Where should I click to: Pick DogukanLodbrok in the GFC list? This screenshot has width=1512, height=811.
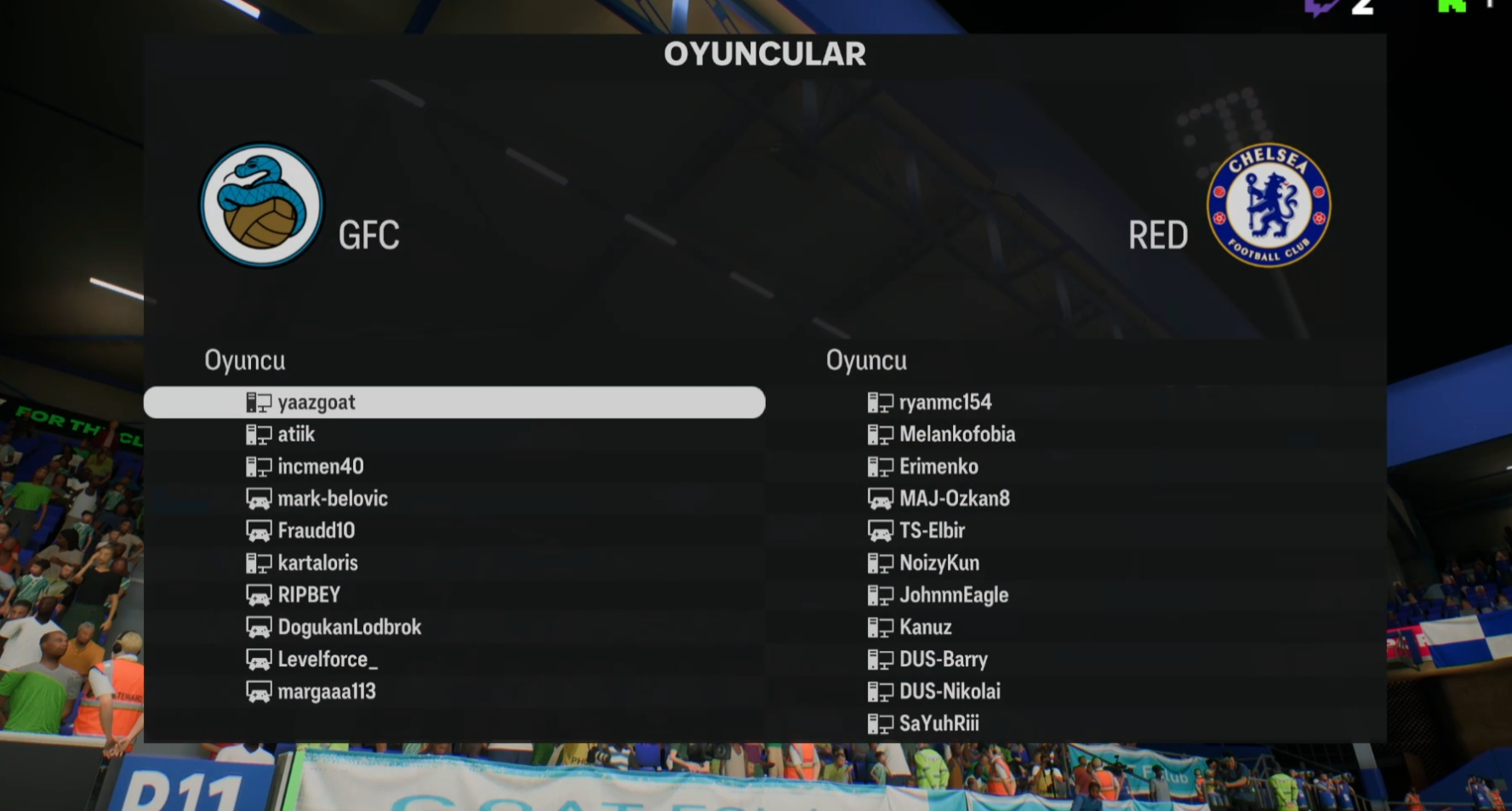pyautogui.click(x=349, y=627)
